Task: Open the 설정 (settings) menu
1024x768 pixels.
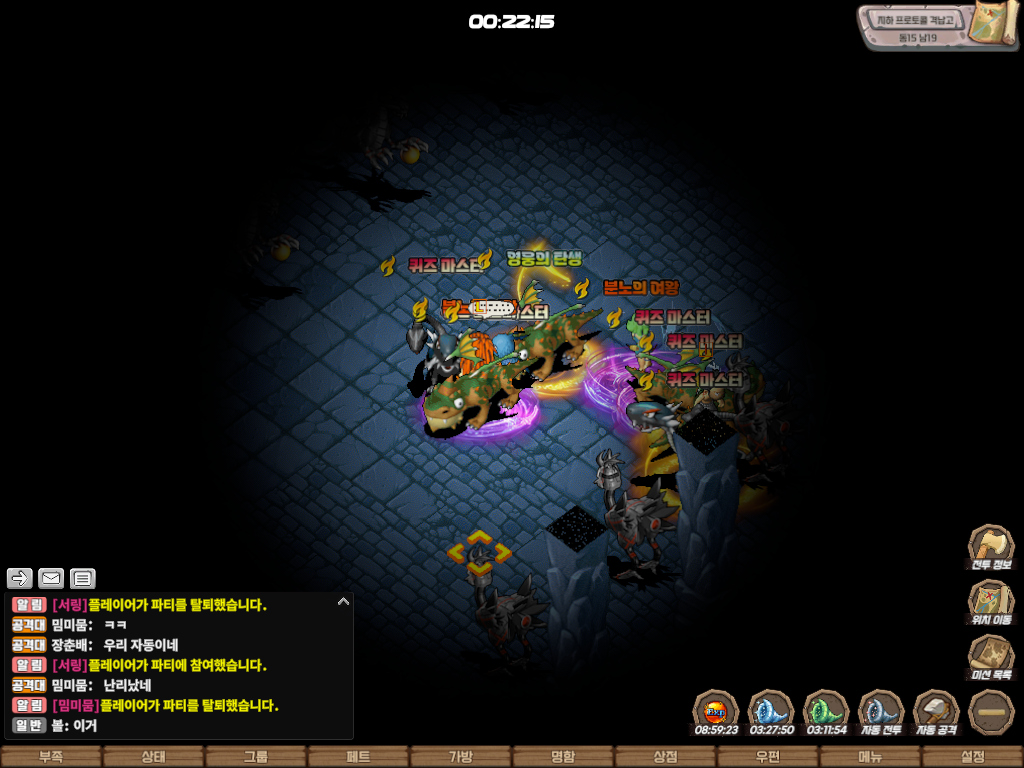Action: (x=972, y=757)
